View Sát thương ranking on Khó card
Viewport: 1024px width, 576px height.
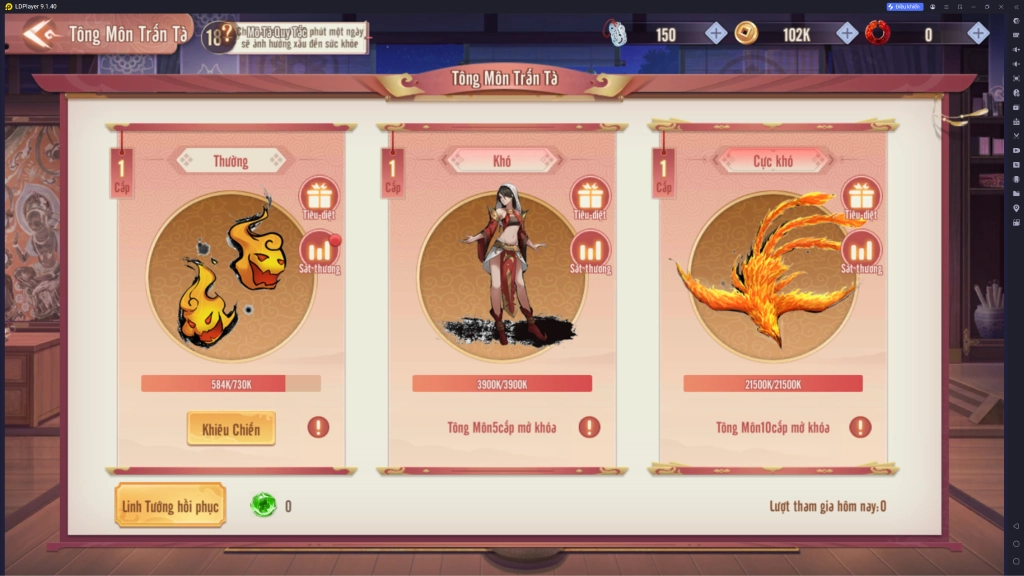[590, 251]
